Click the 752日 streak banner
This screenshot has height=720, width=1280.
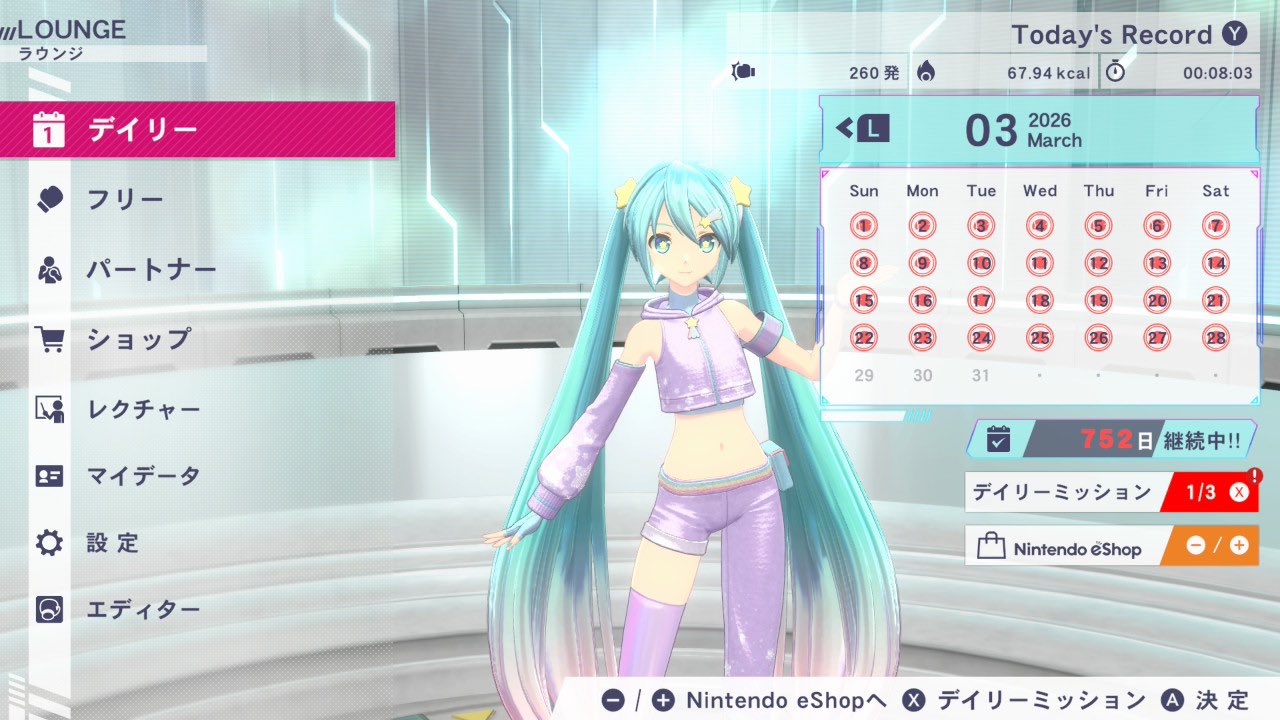pos(1110,439)
